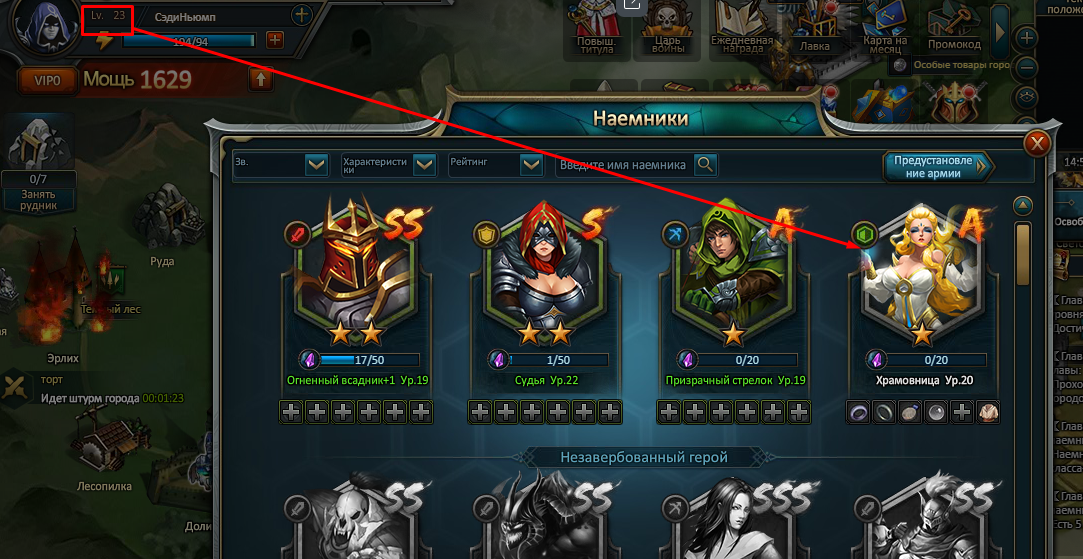Click the magnifier search button

705,165
